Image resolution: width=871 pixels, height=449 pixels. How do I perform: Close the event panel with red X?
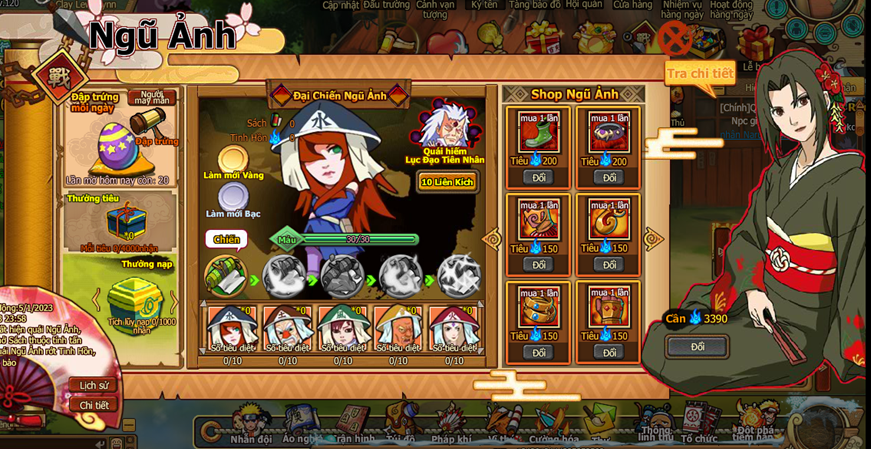(x=675, y=40)
